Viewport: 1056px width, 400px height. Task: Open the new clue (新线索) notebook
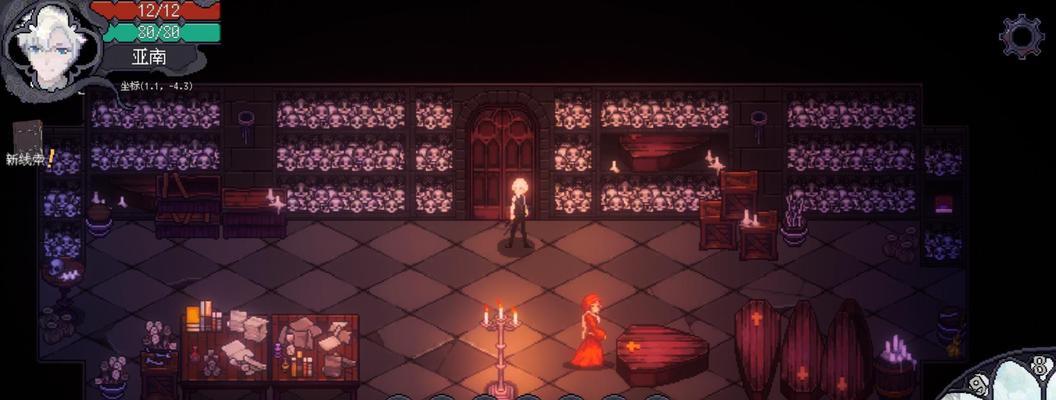[x=28, y=142]
